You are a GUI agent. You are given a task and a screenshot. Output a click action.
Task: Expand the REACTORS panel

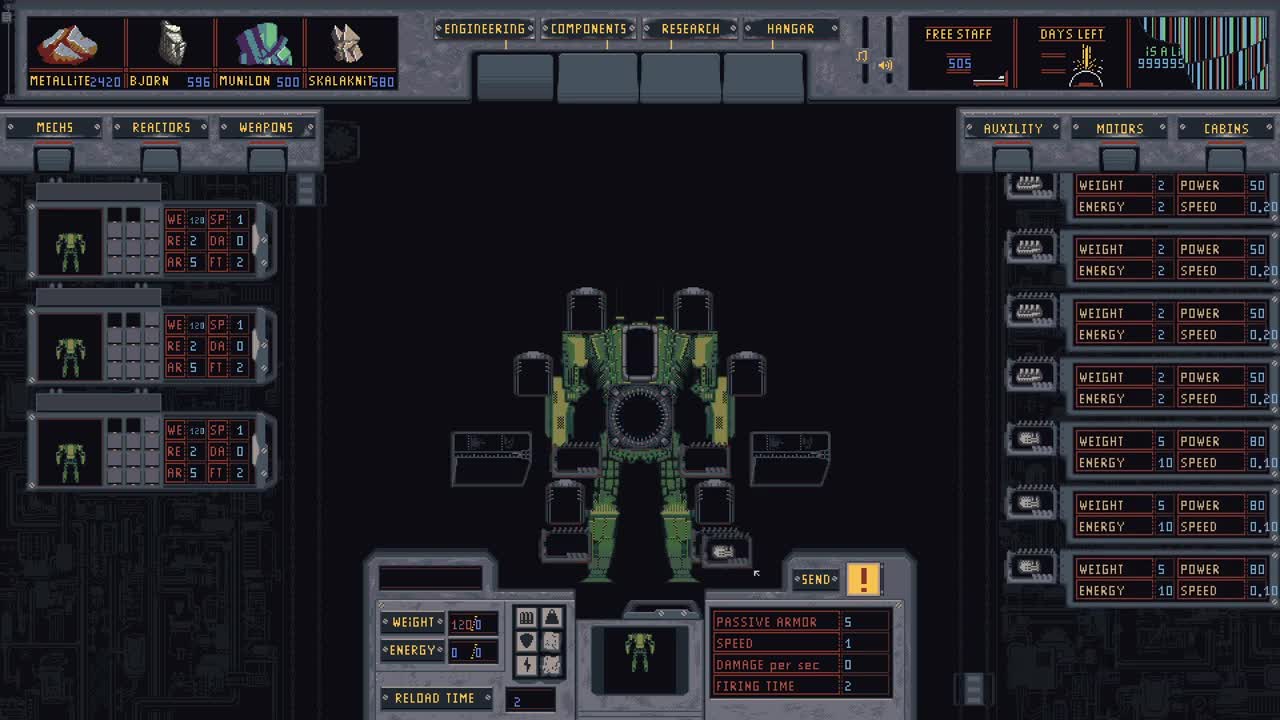point(160,127)
